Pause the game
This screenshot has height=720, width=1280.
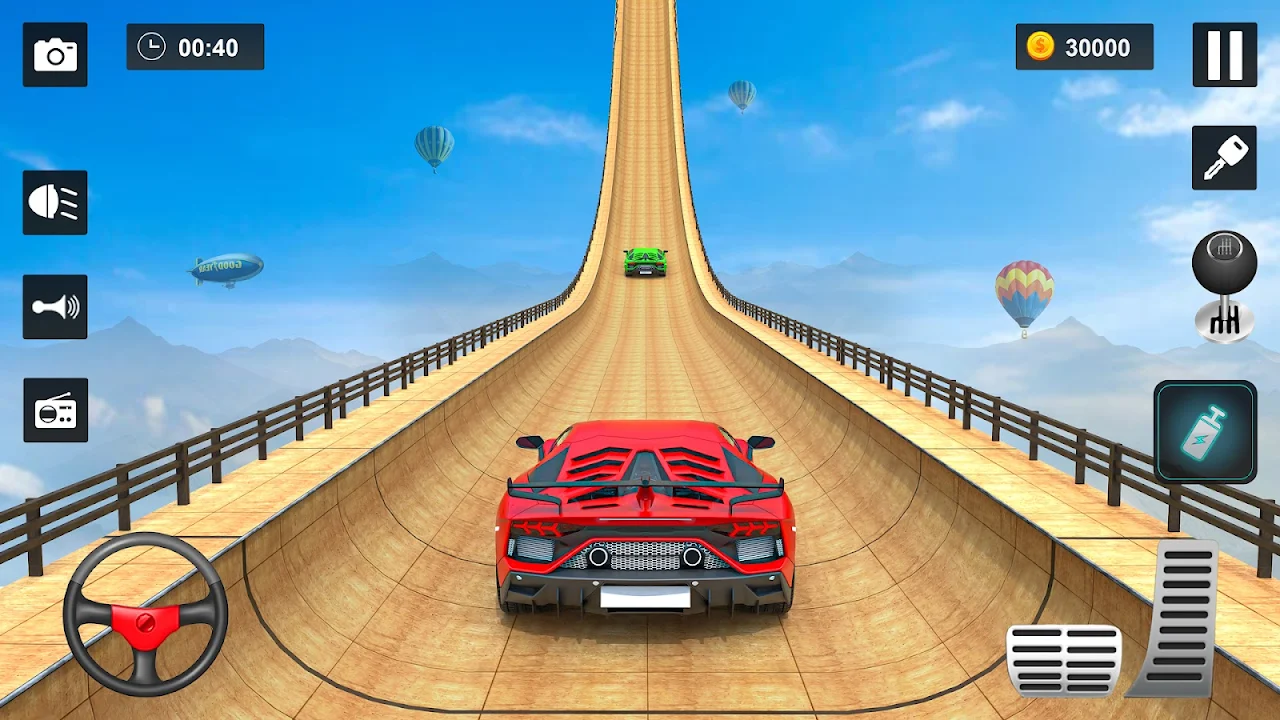click(x=1224, y=55)
